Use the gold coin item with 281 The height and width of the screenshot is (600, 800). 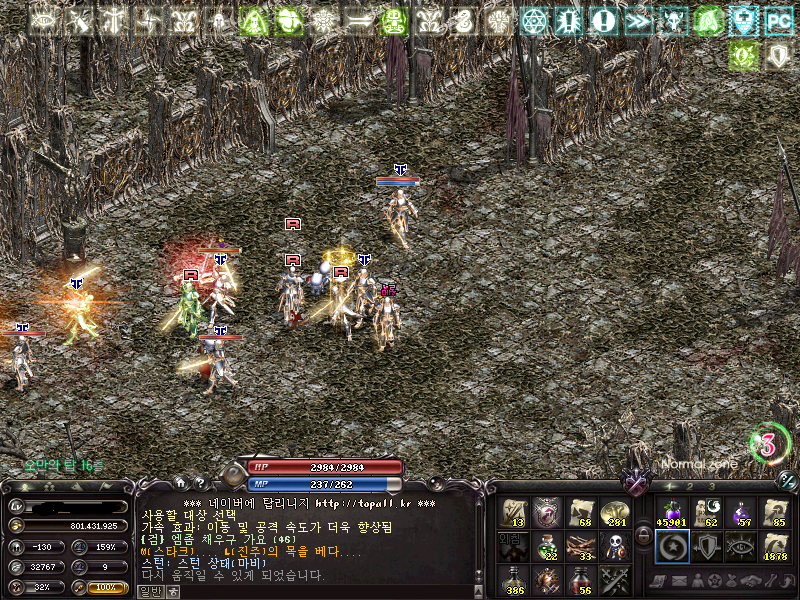[615, 512]
